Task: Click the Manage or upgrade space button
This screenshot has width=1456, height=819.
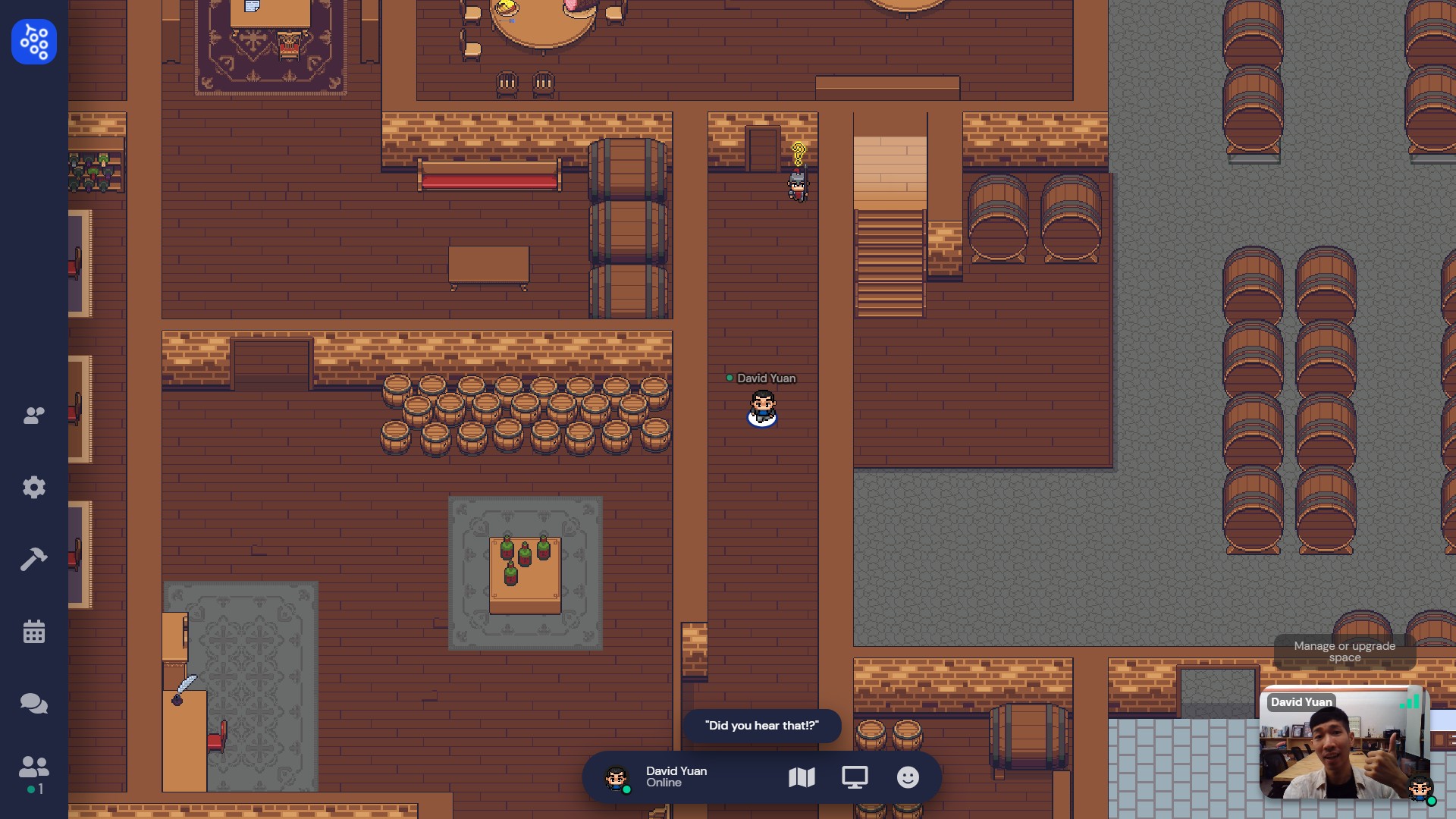Action: [1345, 651]
